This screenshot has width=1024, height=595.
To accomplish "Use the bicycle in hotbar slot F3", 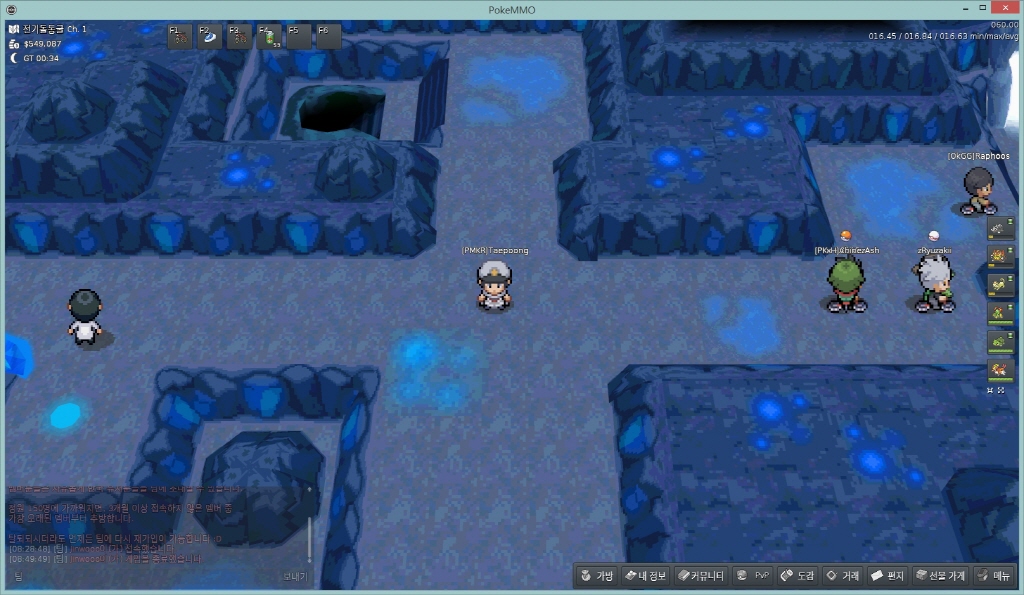I will point(240,37).
